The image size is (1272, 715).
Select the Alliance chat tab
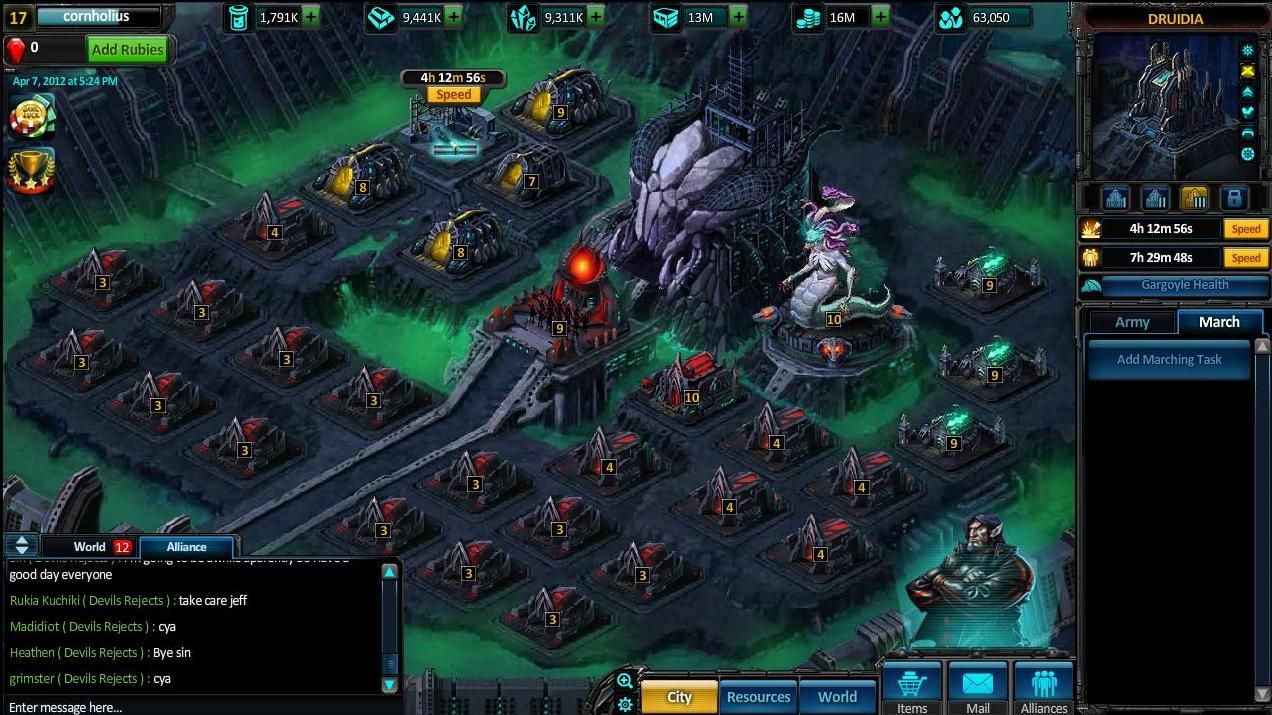point(186,547)
